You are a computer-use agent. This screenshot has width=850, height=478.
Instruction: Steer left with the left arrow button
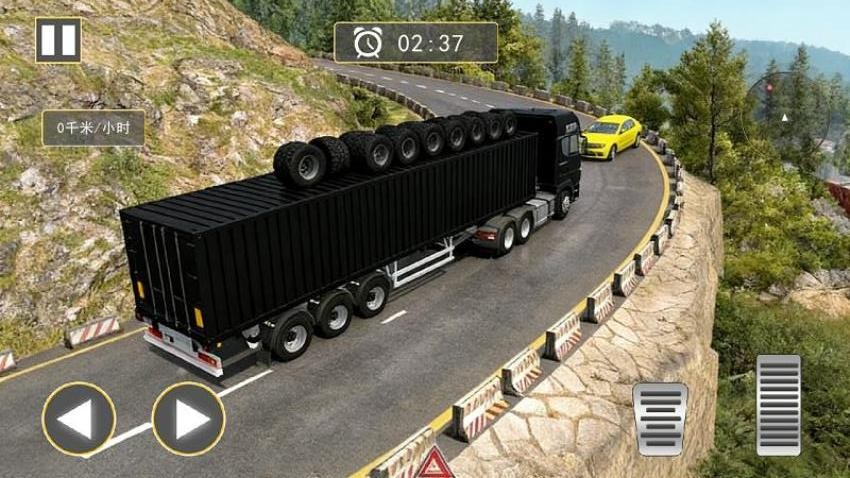pos(79,419)
